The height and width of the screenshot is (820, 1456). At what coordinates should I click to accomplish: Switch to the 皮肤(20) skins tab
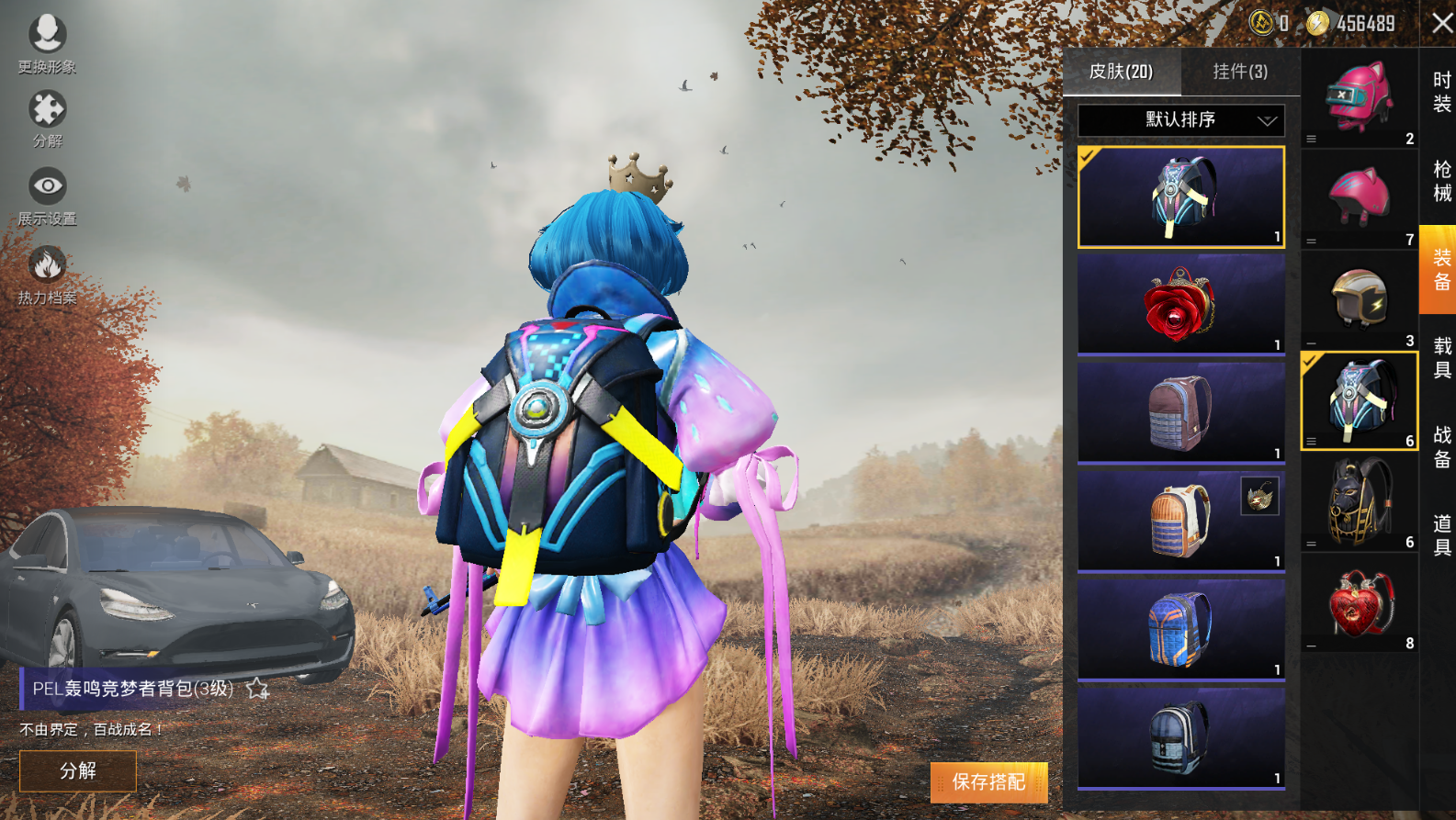pos(1121,72)
